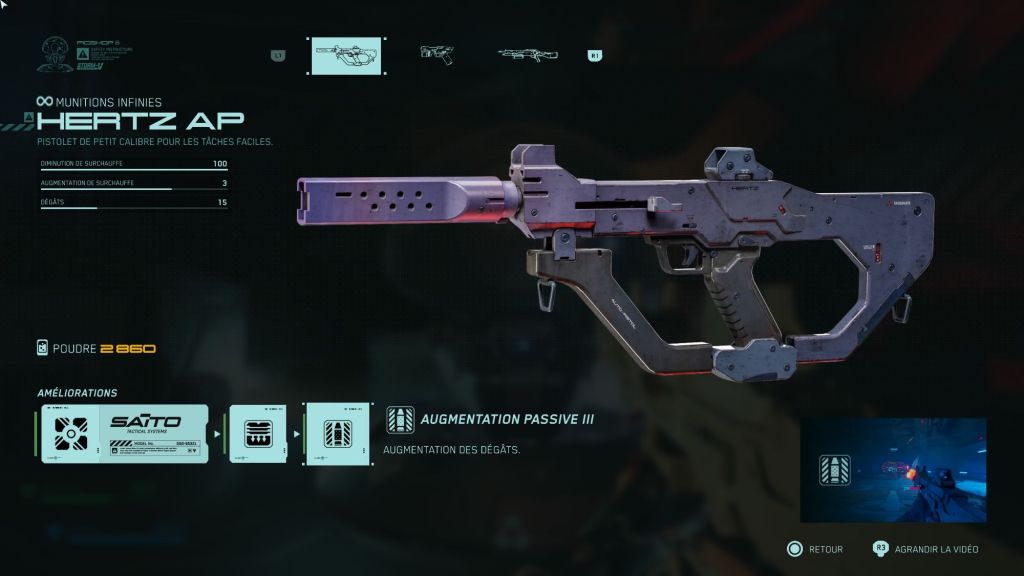Go back with the Retour option
Screen dimensions: 1024x576
coord(815,549)
